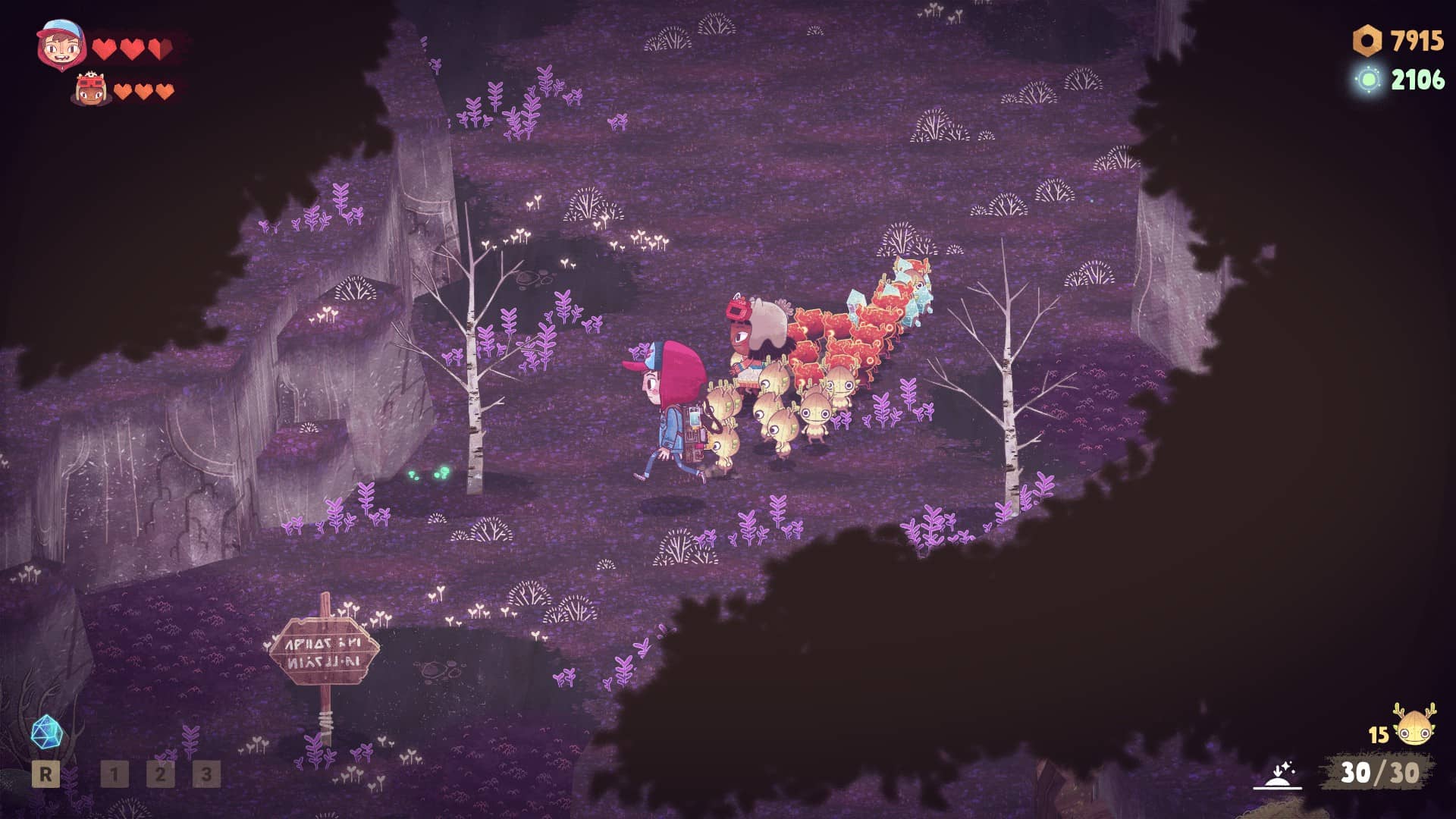Click the glowing teal orb currency icon
The image size is (1456, 819).
1369,80
